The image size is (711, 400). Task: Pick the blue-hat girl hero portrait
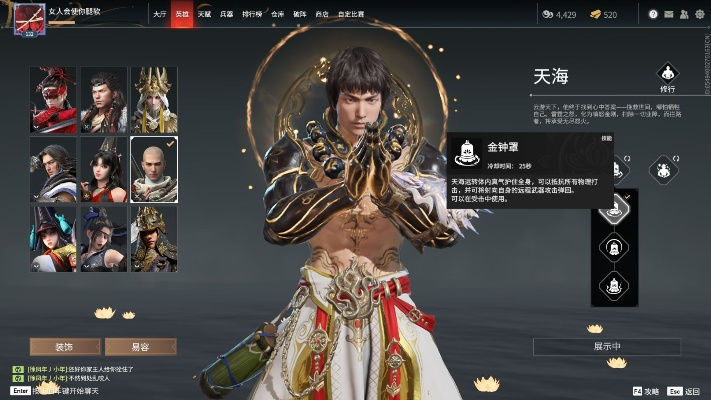click(x=53, y=237)
